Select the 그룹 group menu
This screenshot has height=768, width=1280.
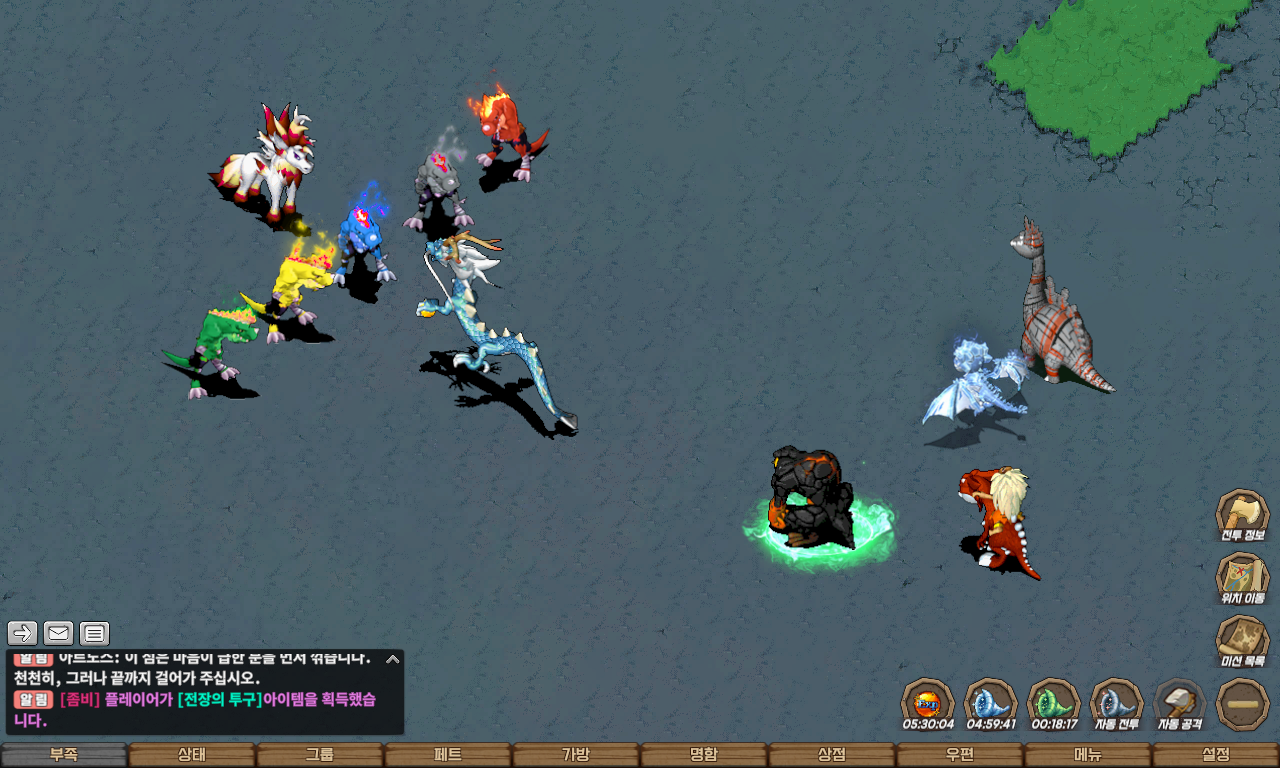pyautogui.click(x=320, y=755)
